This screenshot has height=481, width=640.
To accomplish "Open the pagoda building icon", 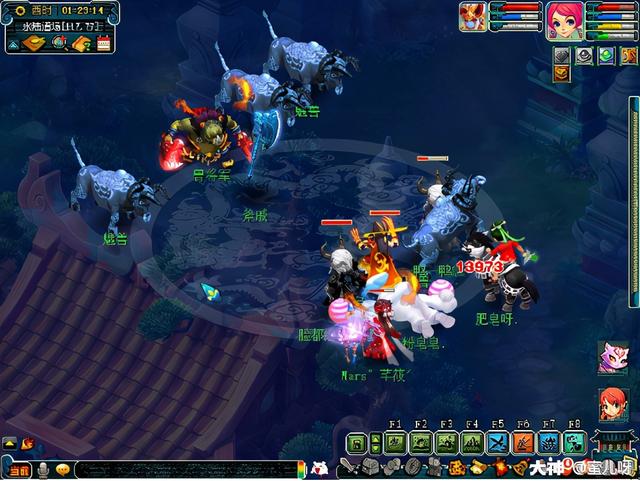I will [x=612, y=447].
